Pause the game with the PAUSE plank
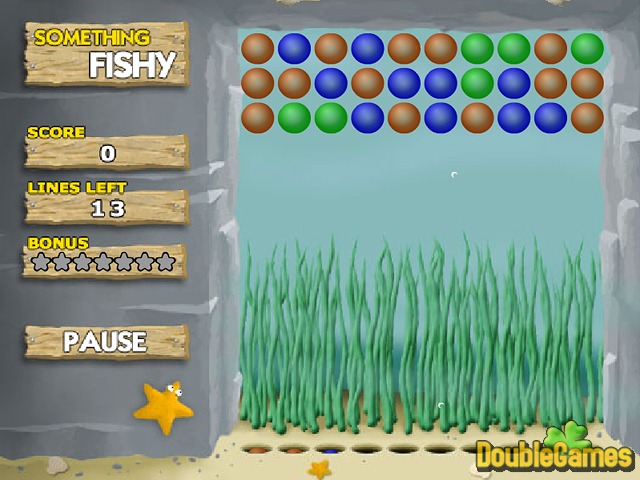The width and height of the screenshot is (640, 480). [x=105, y=341]
